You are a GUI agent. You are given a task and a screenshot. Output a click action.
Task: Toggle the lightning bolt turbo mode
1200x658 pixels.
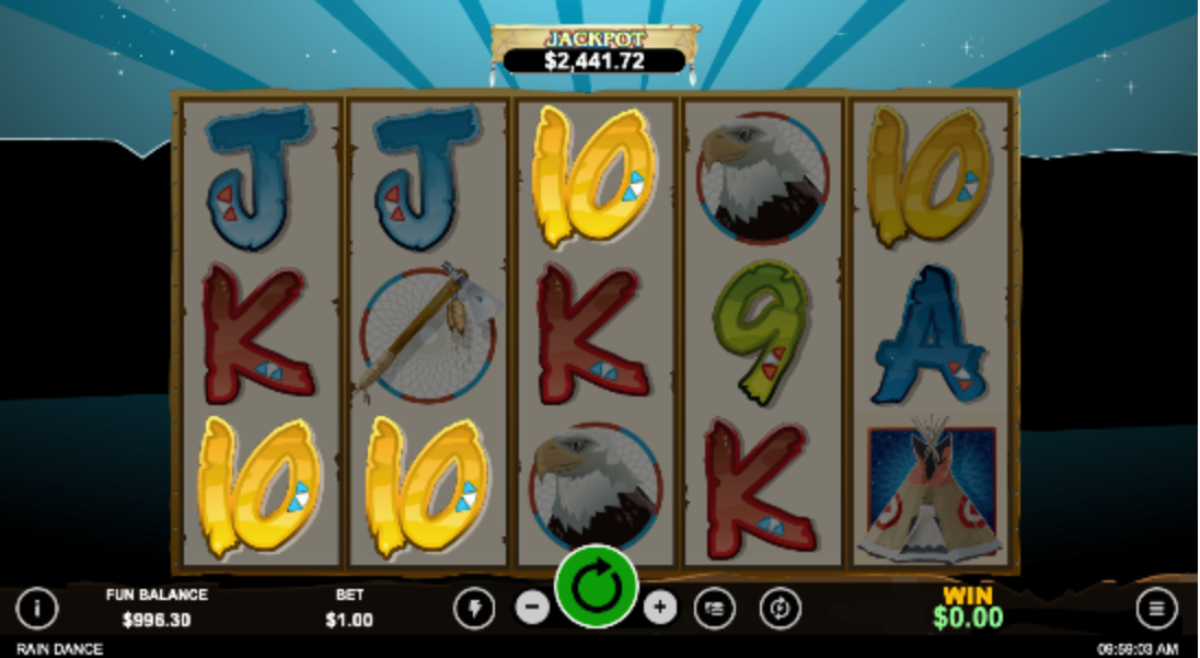[474, 608]
